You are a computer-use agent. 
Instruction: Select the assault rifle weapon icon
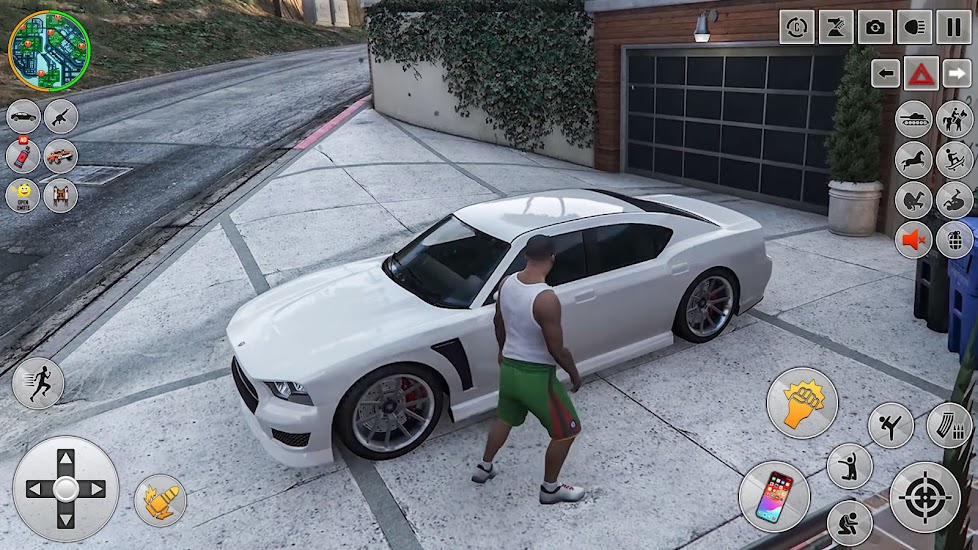[x=61, y=116]
